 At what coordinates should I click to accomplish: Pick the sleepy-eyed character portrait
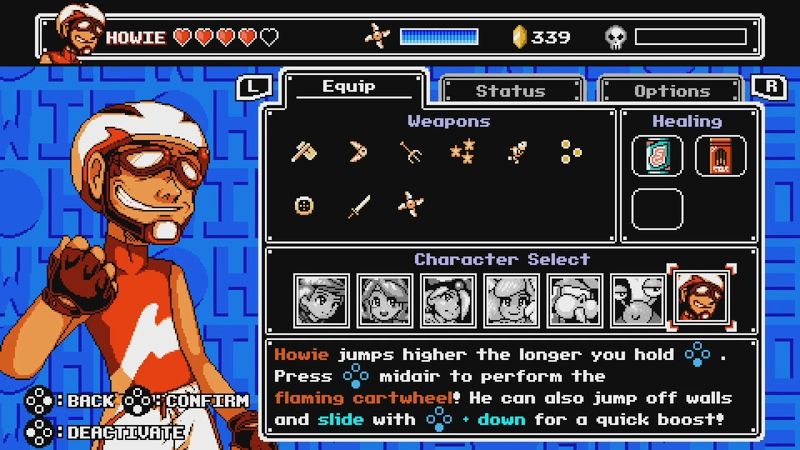[x=637, y=300]
